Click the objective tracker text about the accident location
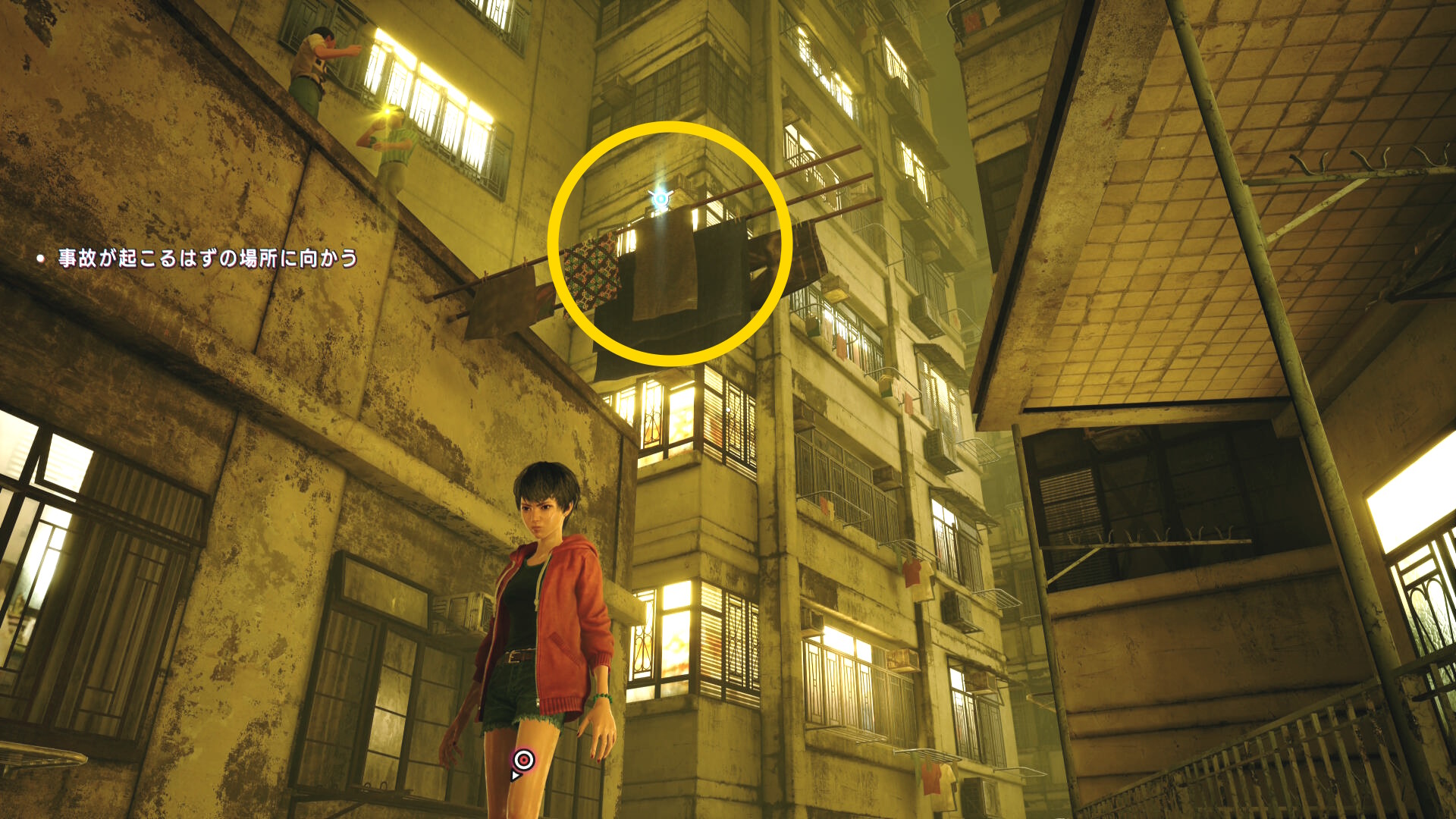This screenshot has width=1456, height=819. pyautogui.click(x=207, y=259)
